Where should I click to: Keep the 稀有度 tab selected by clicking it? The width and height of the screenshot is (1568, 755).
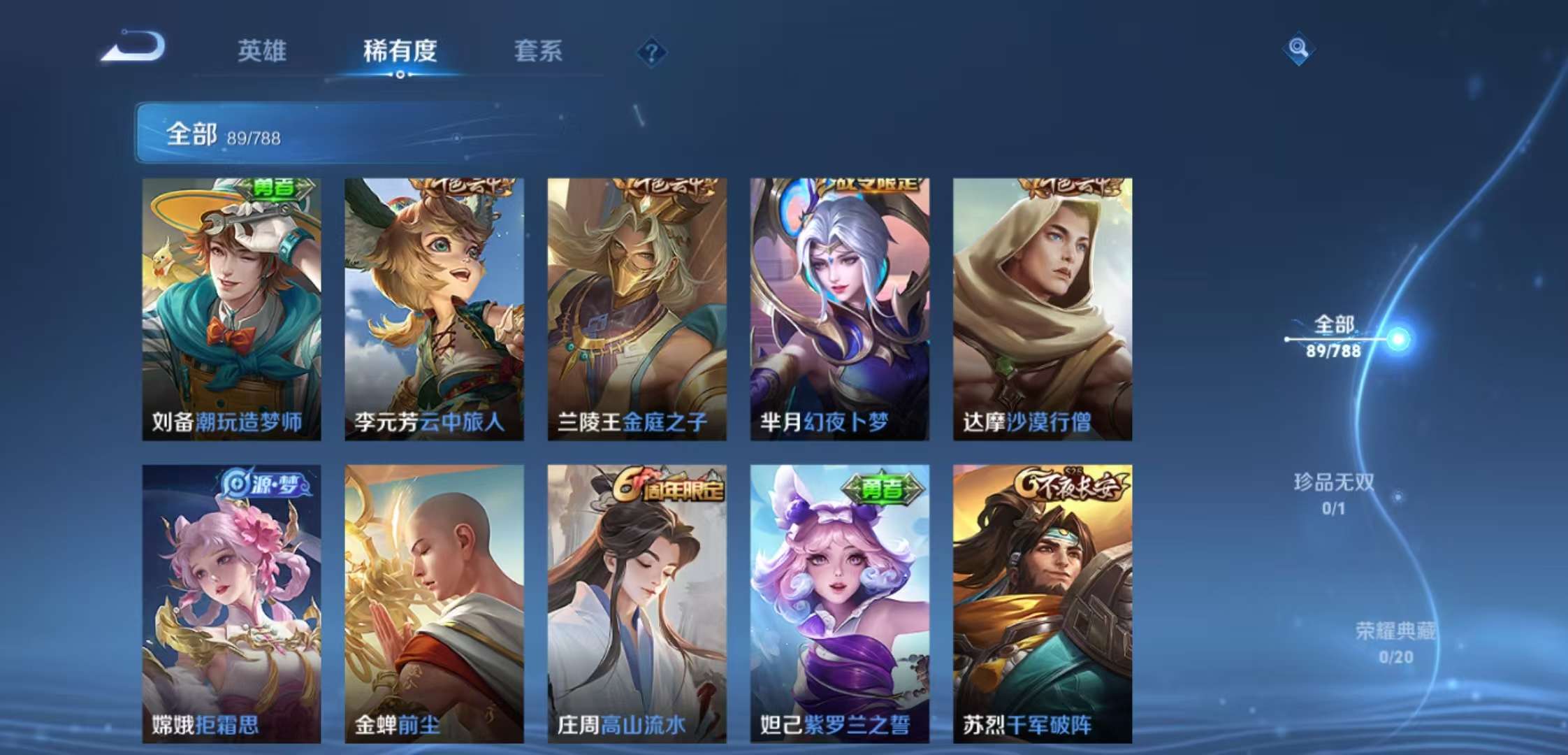(x=401, y=52)
